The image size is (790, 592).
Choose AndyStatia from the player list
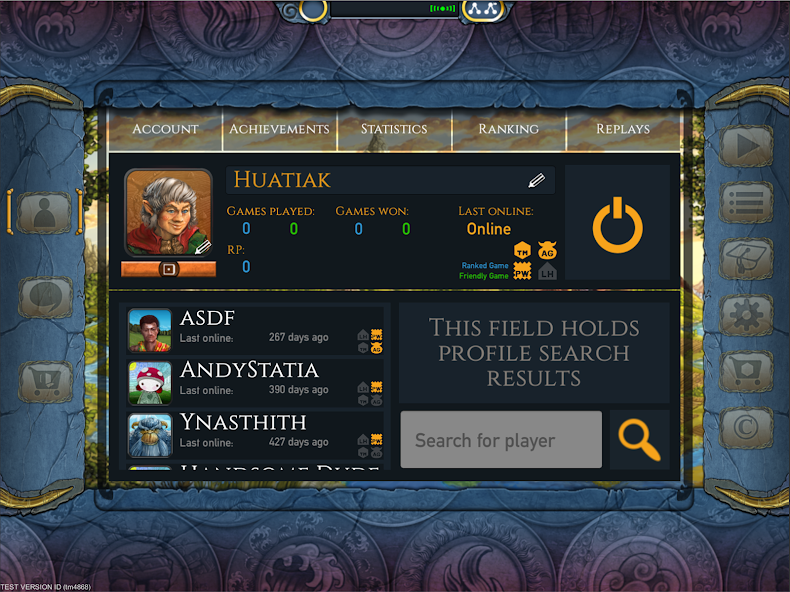click(x=255, y=382)
